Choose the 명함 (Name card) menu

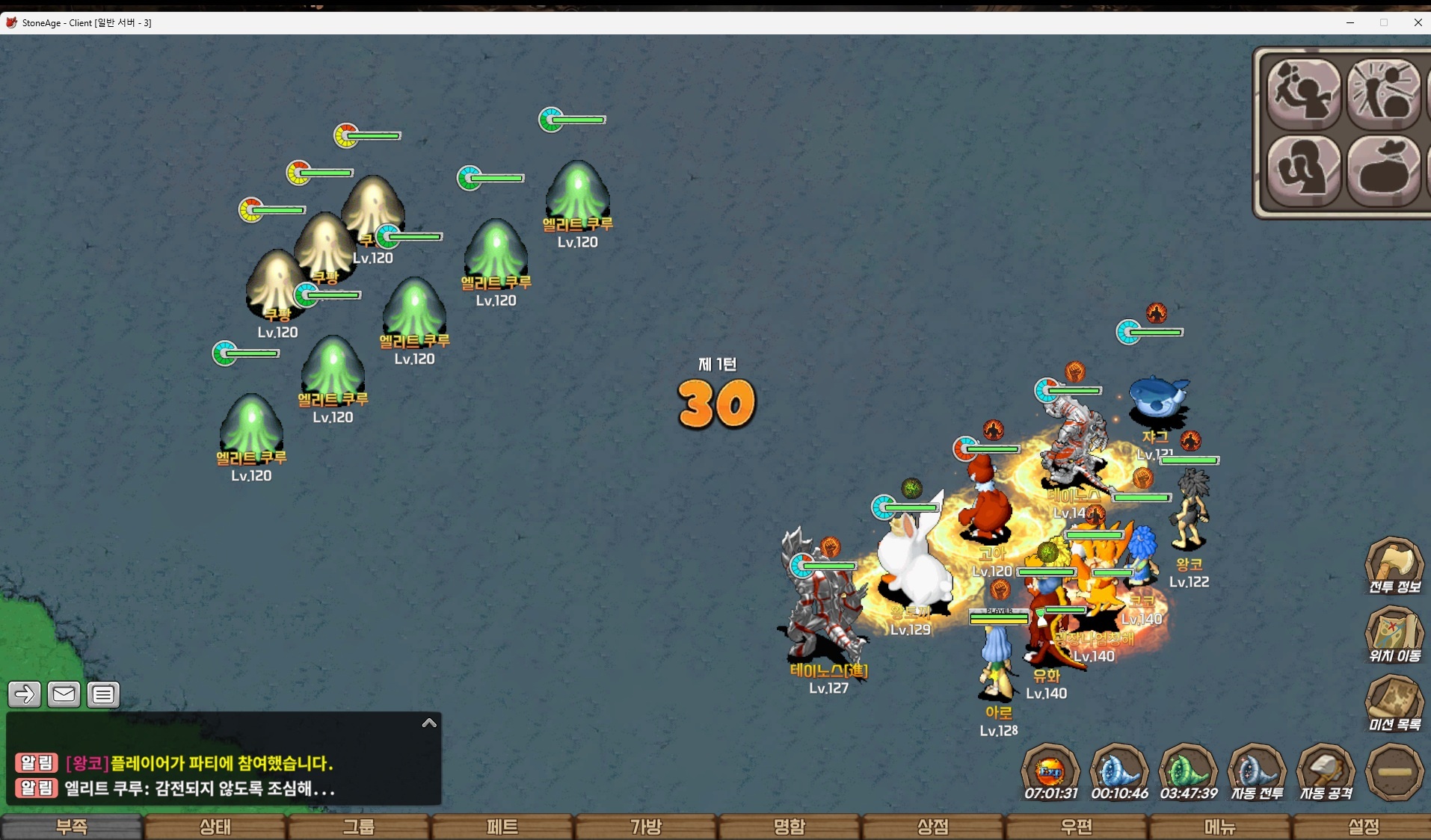click(x=790, y=827)
